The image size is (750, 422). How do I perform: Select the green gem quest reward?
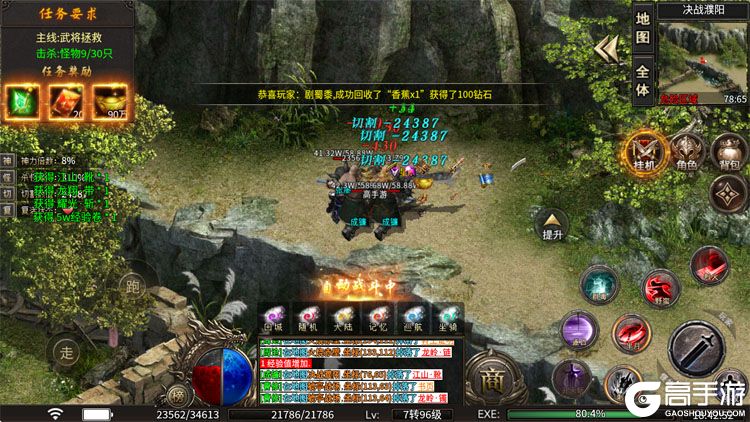tap(23, 100)
